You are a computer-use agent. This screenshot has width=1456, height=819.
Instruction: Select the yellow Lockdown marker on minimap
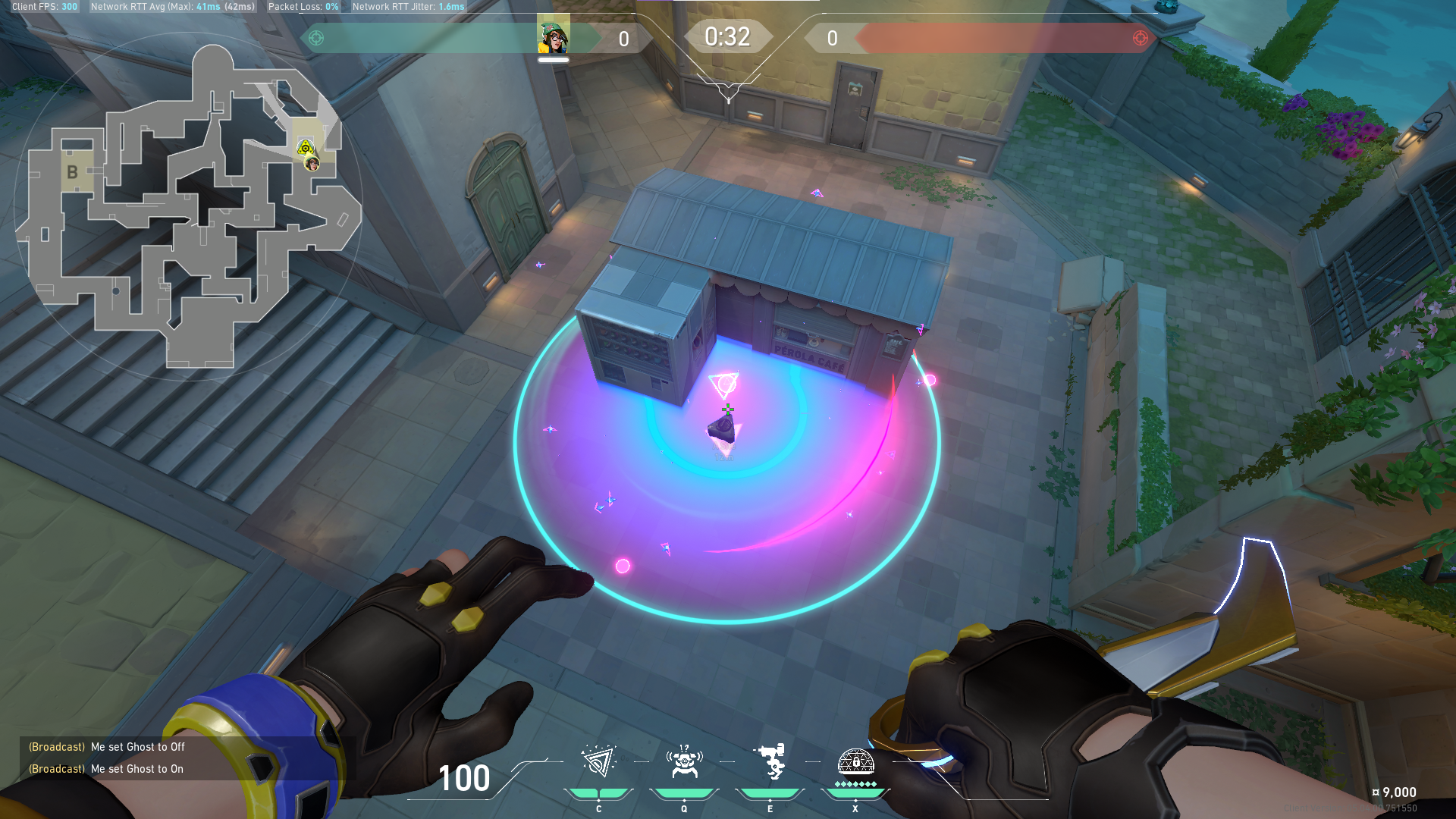305,148
